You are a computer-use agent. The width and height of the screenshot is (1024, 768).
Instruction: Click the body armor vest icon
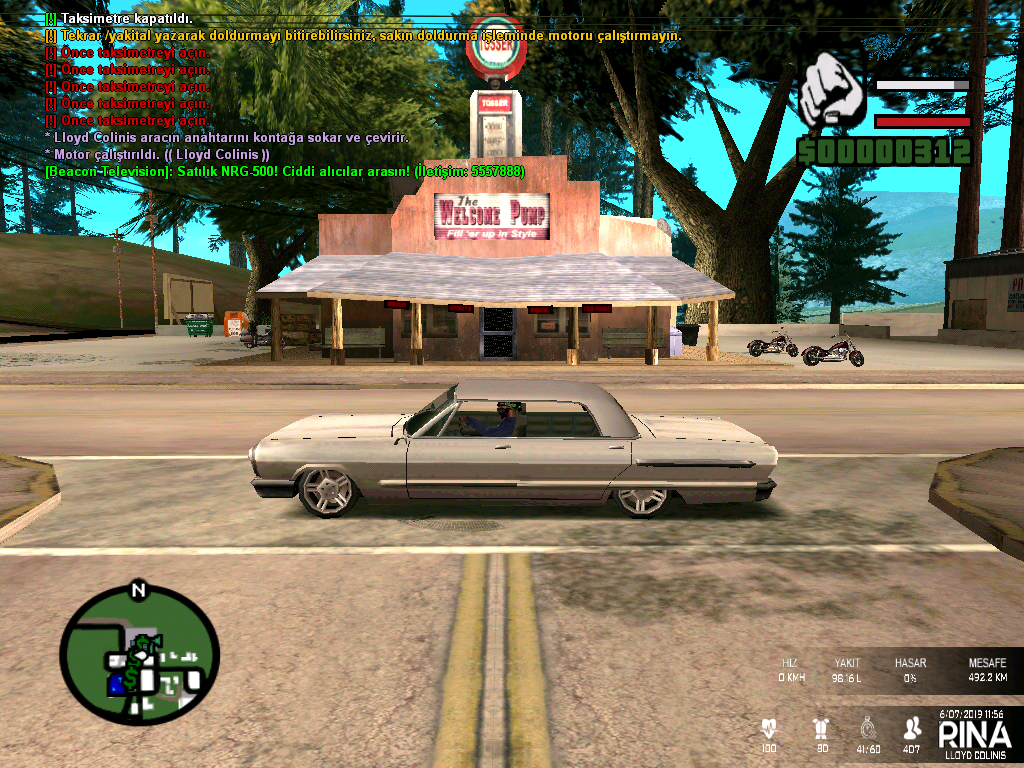click(822, 728)
